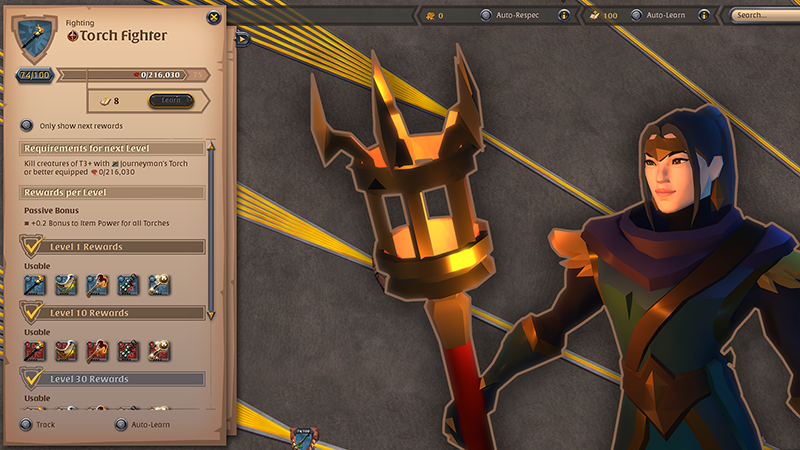Click the greyed Learn button
The height and width of the screenshot is (450, 800).
170,100
